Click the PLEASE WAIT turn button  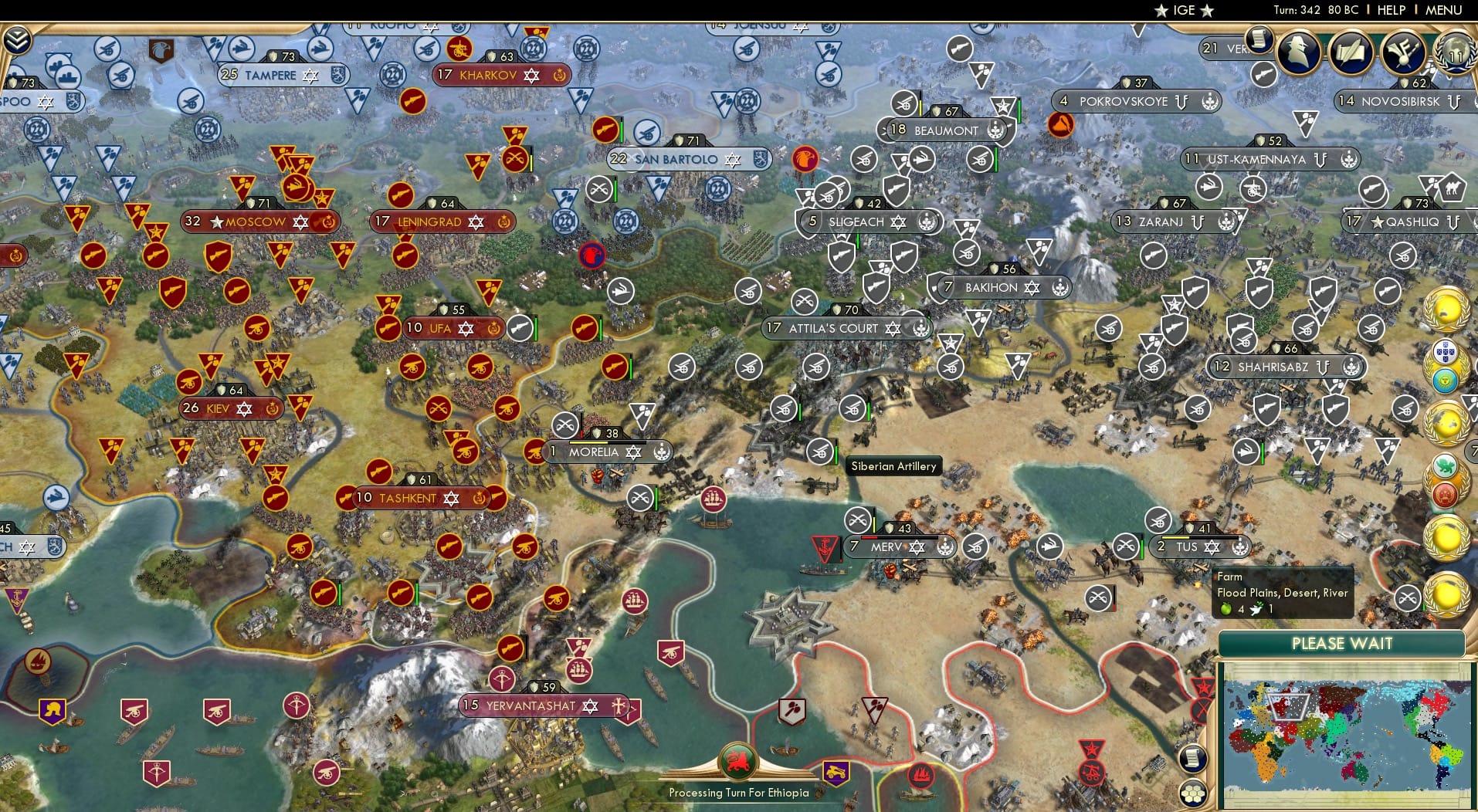[1343, 643]
